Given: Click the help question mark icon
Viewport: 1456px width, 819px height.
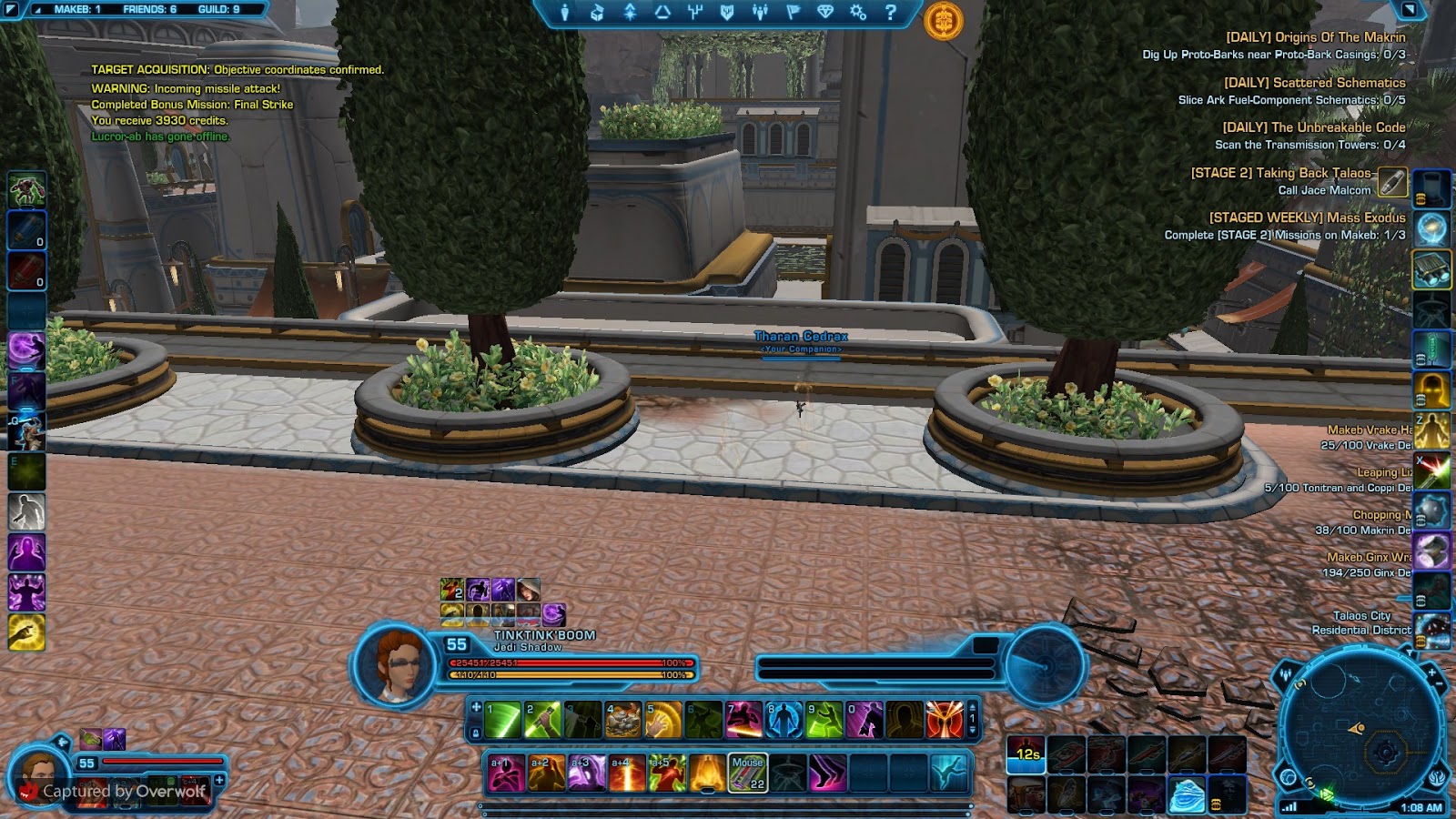Looking at the screenshot, I should [x=892, y=14].
